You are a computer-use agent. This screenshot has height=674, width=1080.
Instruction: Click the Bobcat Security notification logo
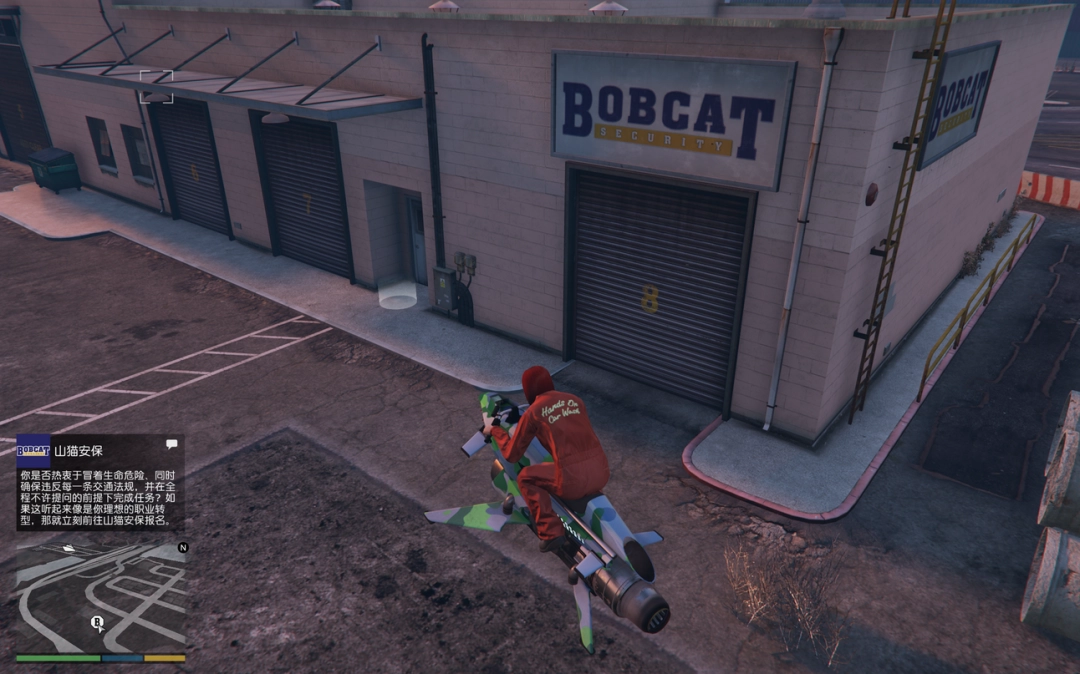(33, 450)
